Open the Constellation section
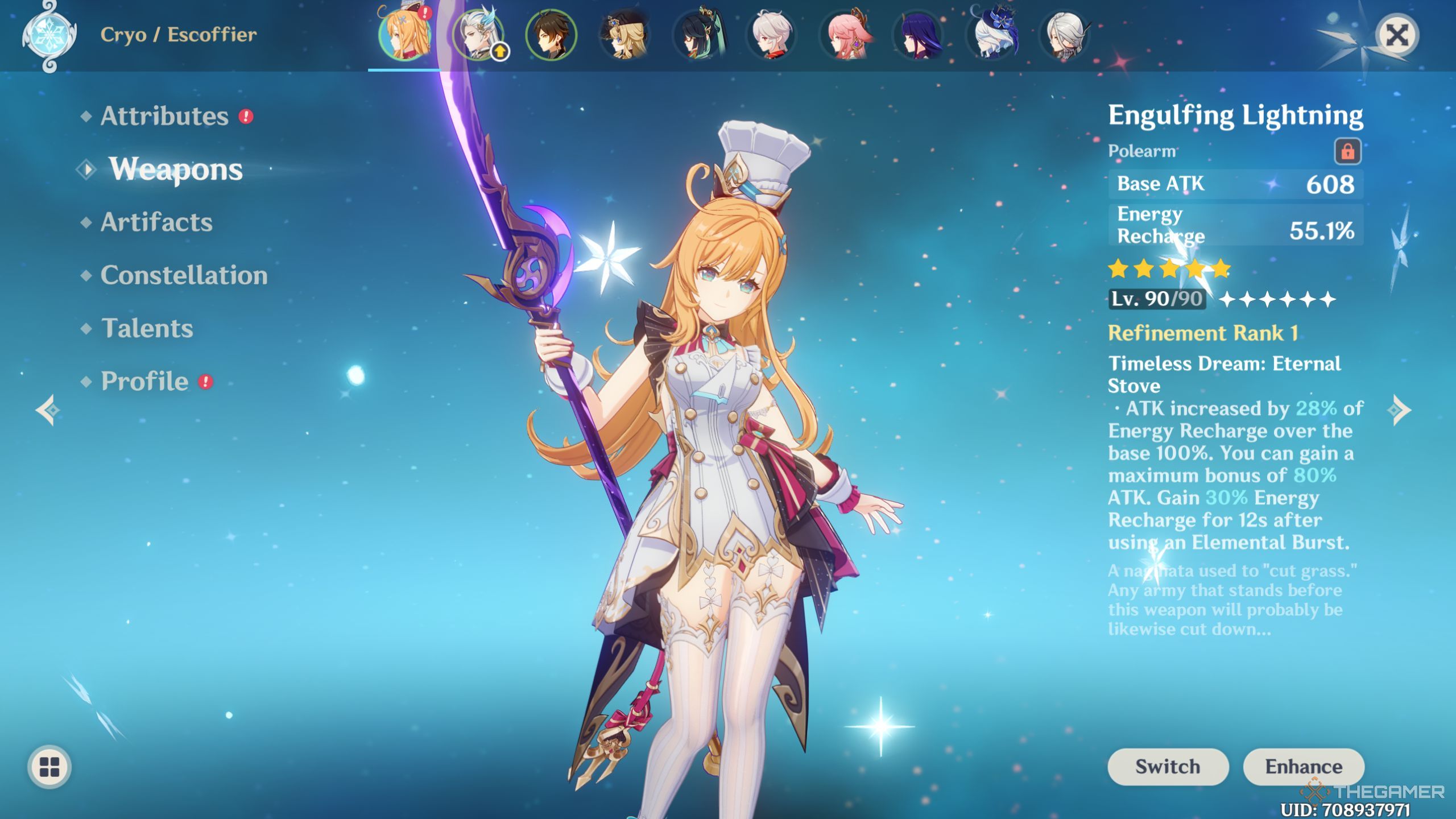Image resolution: width=1456 pixels, height=819 pixels. pyautogui.click(x=183, y=275)
